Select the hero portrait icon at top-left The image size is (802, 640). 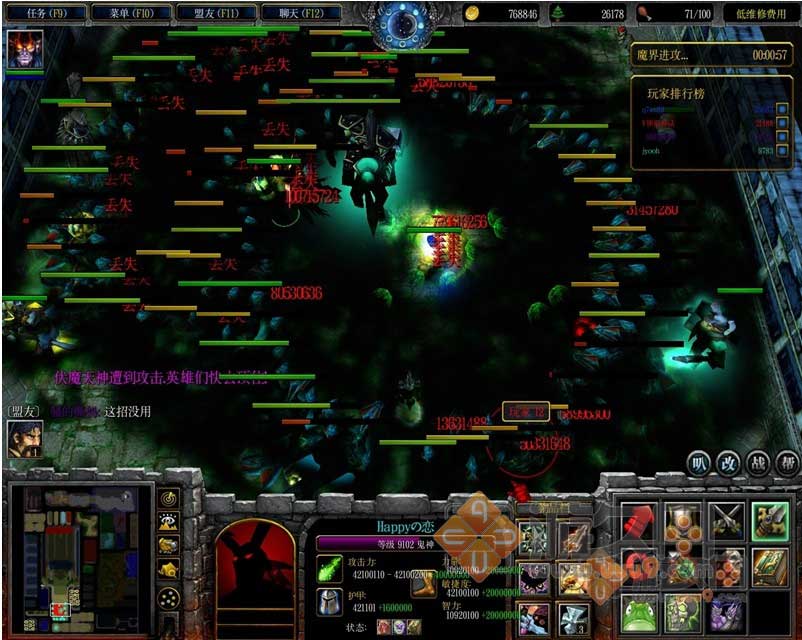click(24, 50)
